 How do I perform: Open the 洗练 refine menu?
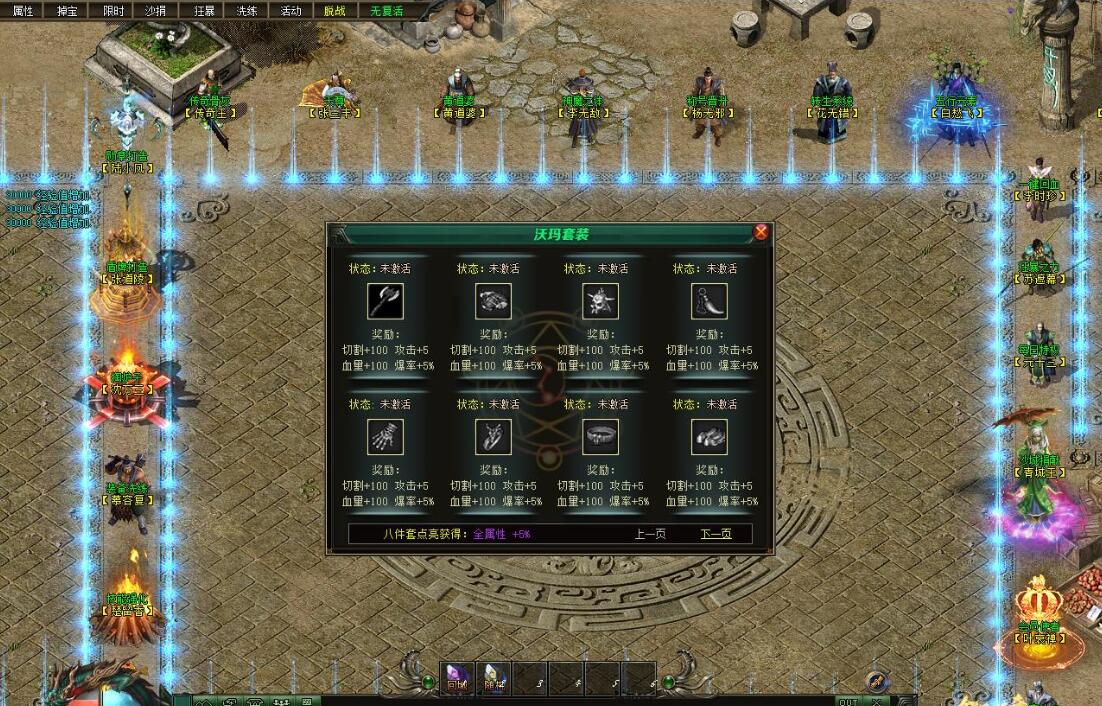247,10
